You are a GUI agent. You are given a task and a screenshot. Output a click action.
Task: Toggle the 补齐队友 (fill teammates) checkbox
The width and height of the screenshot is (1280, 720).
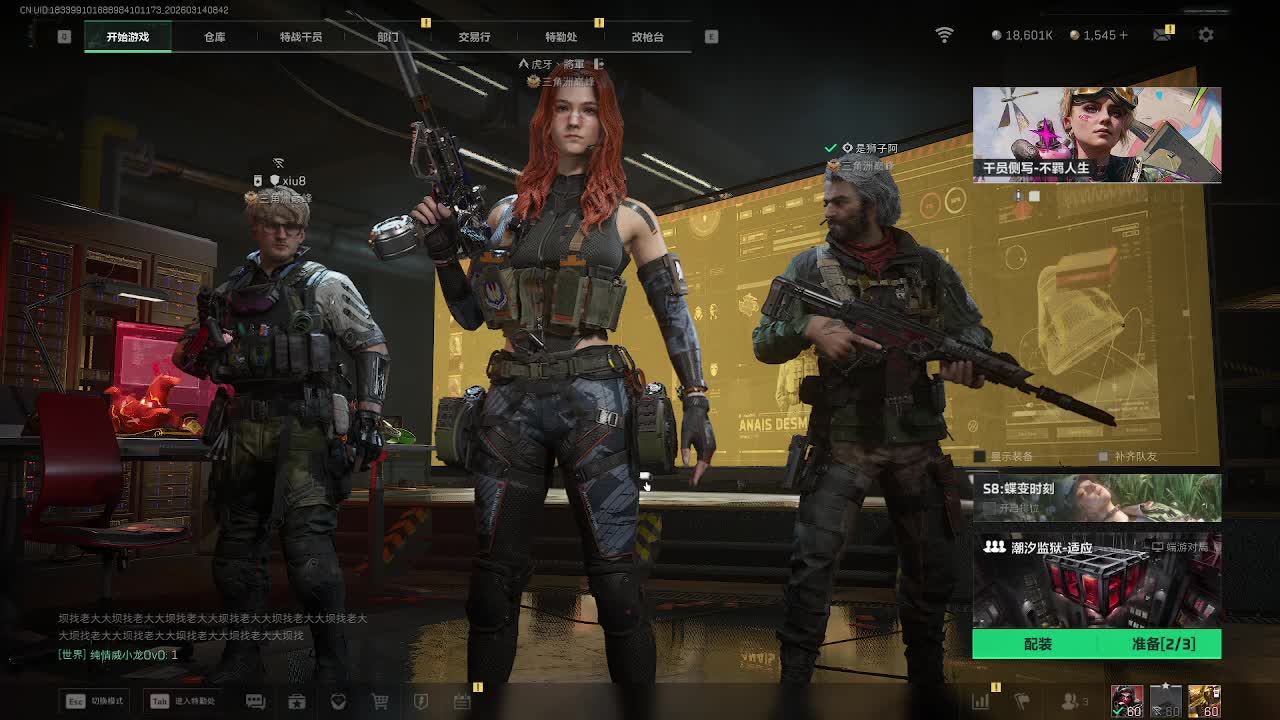pos(1104,457)
